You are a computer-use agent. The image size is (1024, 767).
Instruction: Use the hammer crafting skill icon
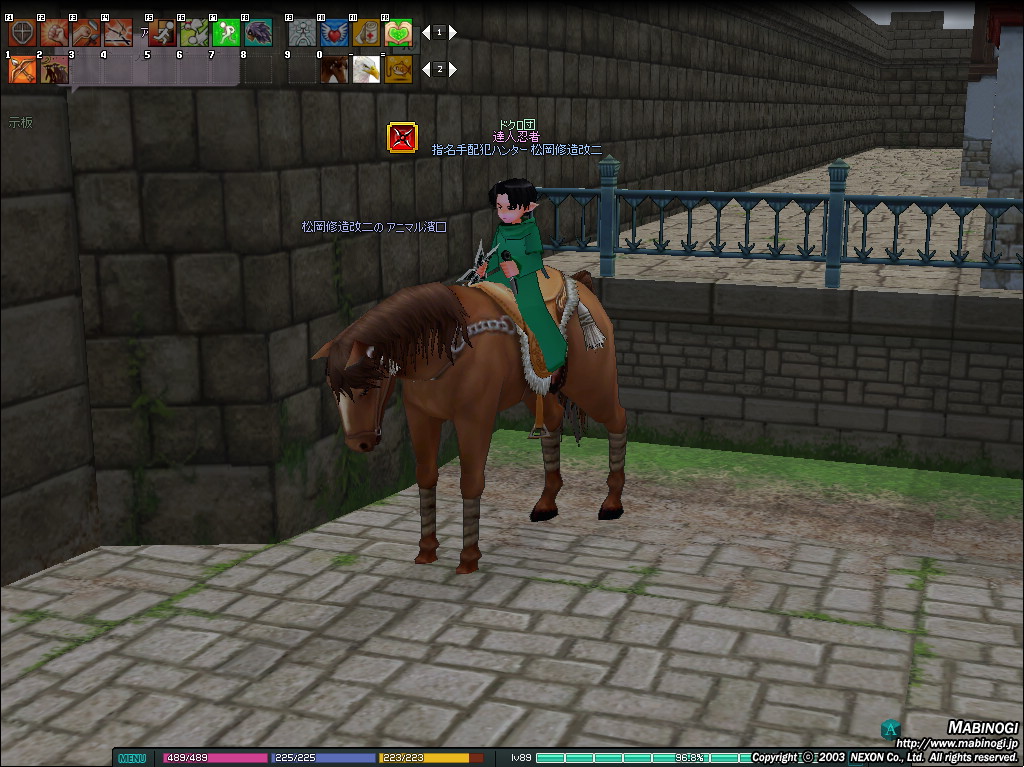point(86,32)
